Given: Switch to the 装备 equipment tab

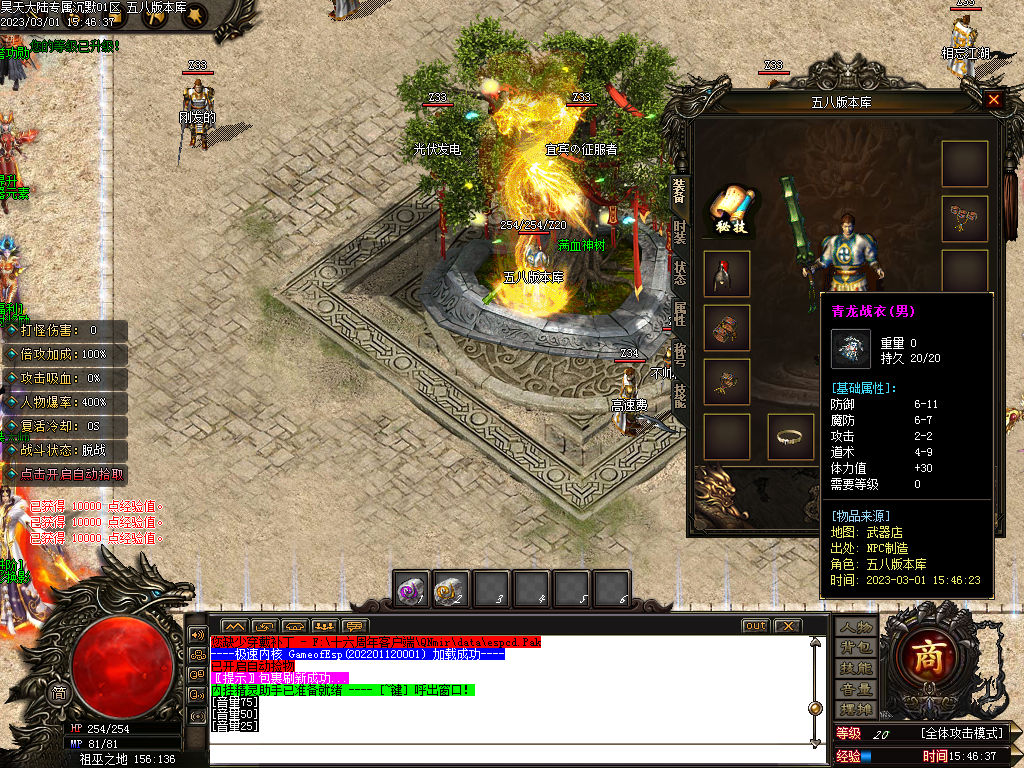Looking at the screenshot, I should [x=679, y=190].
